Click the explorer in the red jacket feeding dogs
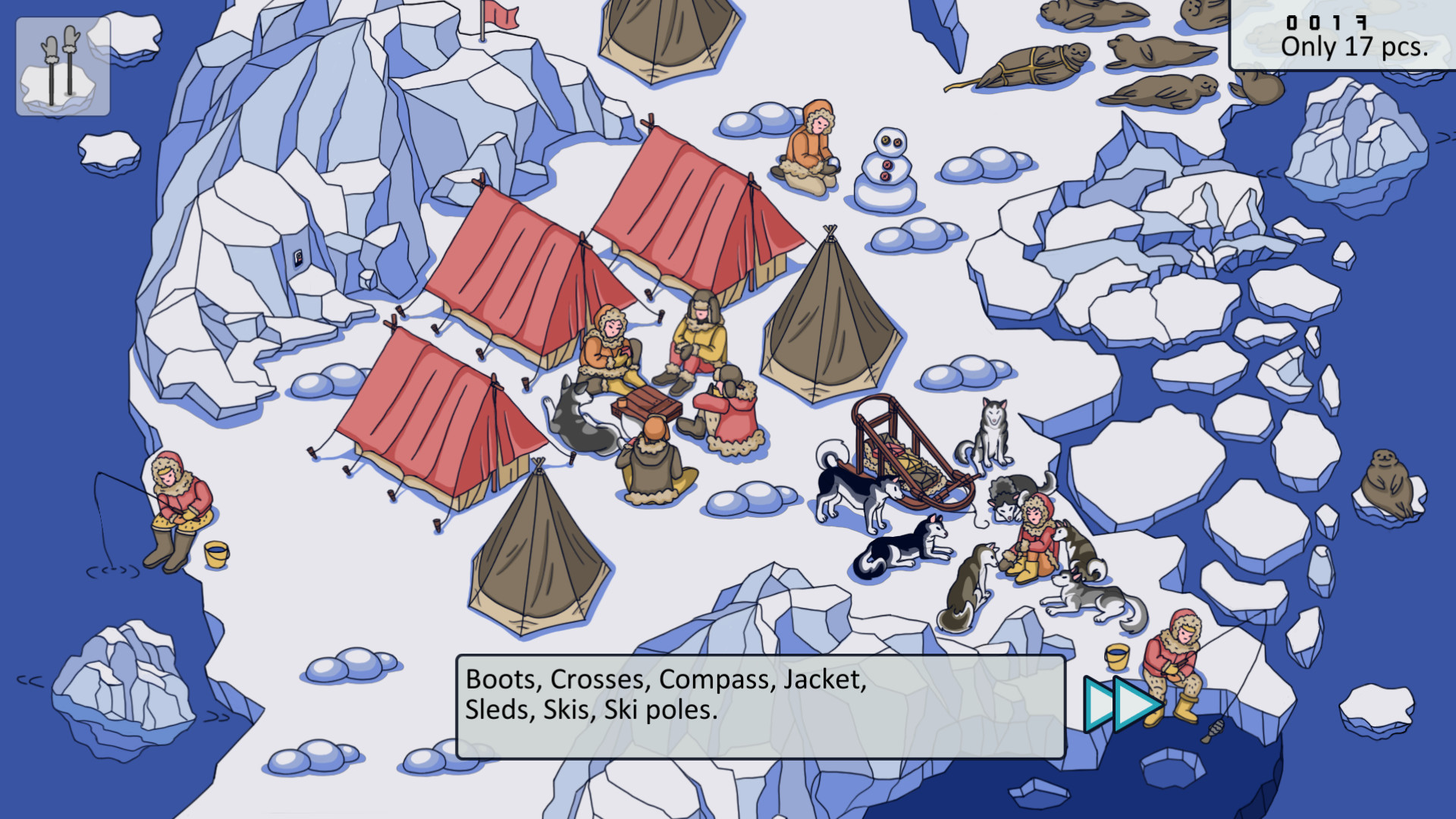This screenshot has height=819, width=1456. [1039, 531]
